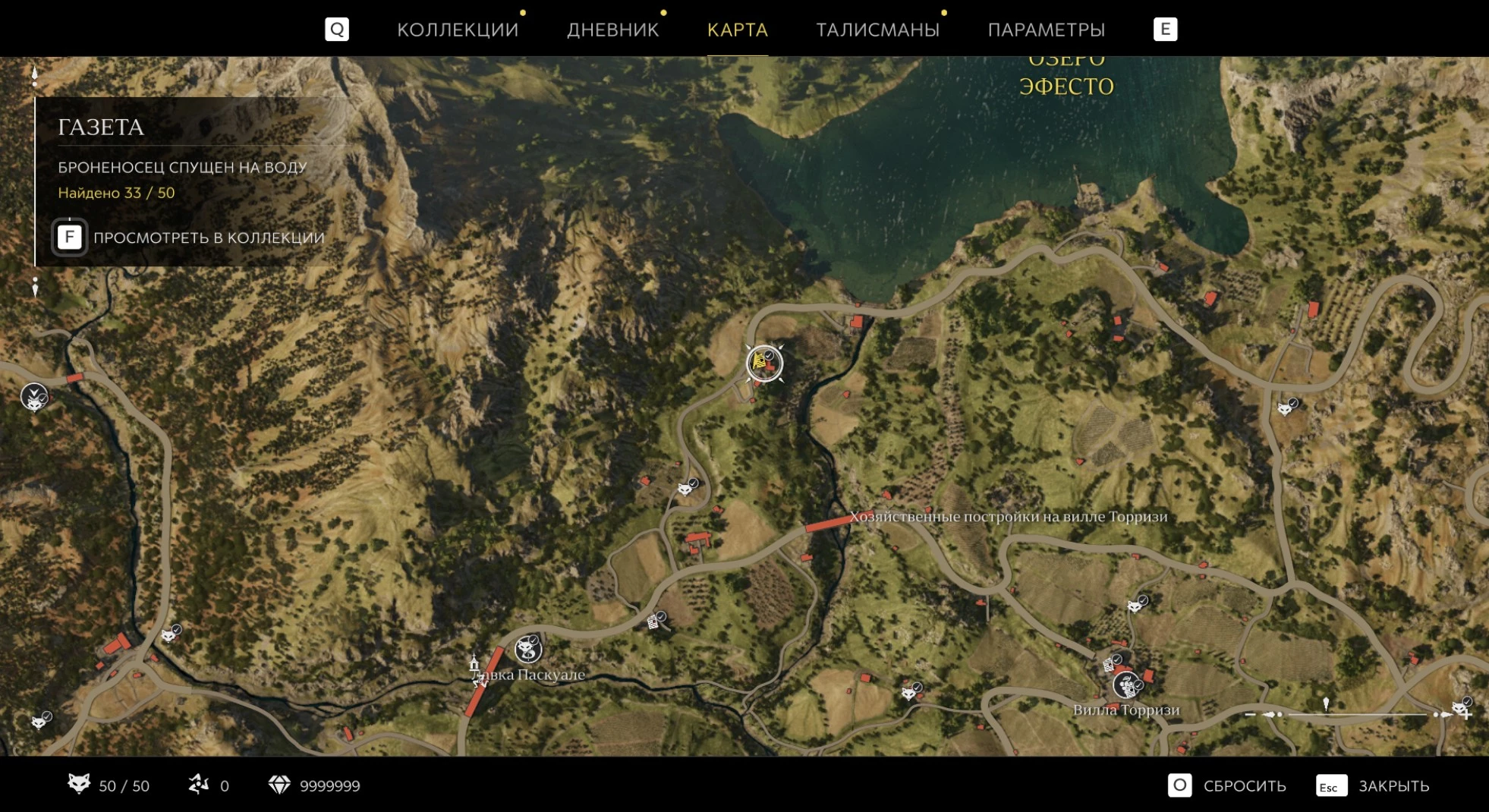The width and height of the screenshot is (1489, 812).
Task: Go to the Талисманы tab
Action: click(x=877, y=30)
